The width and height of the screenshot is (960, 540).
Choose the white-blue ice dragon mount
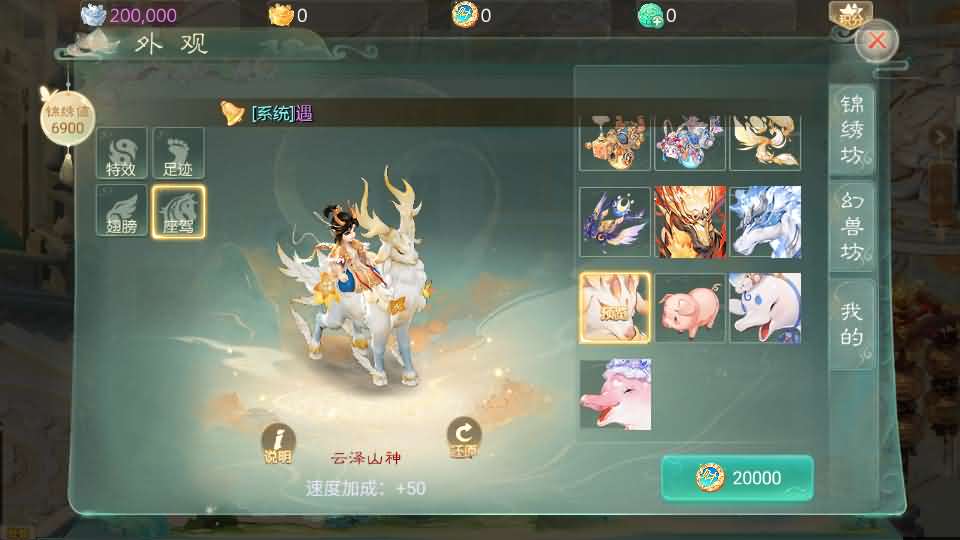coord(765,222)
